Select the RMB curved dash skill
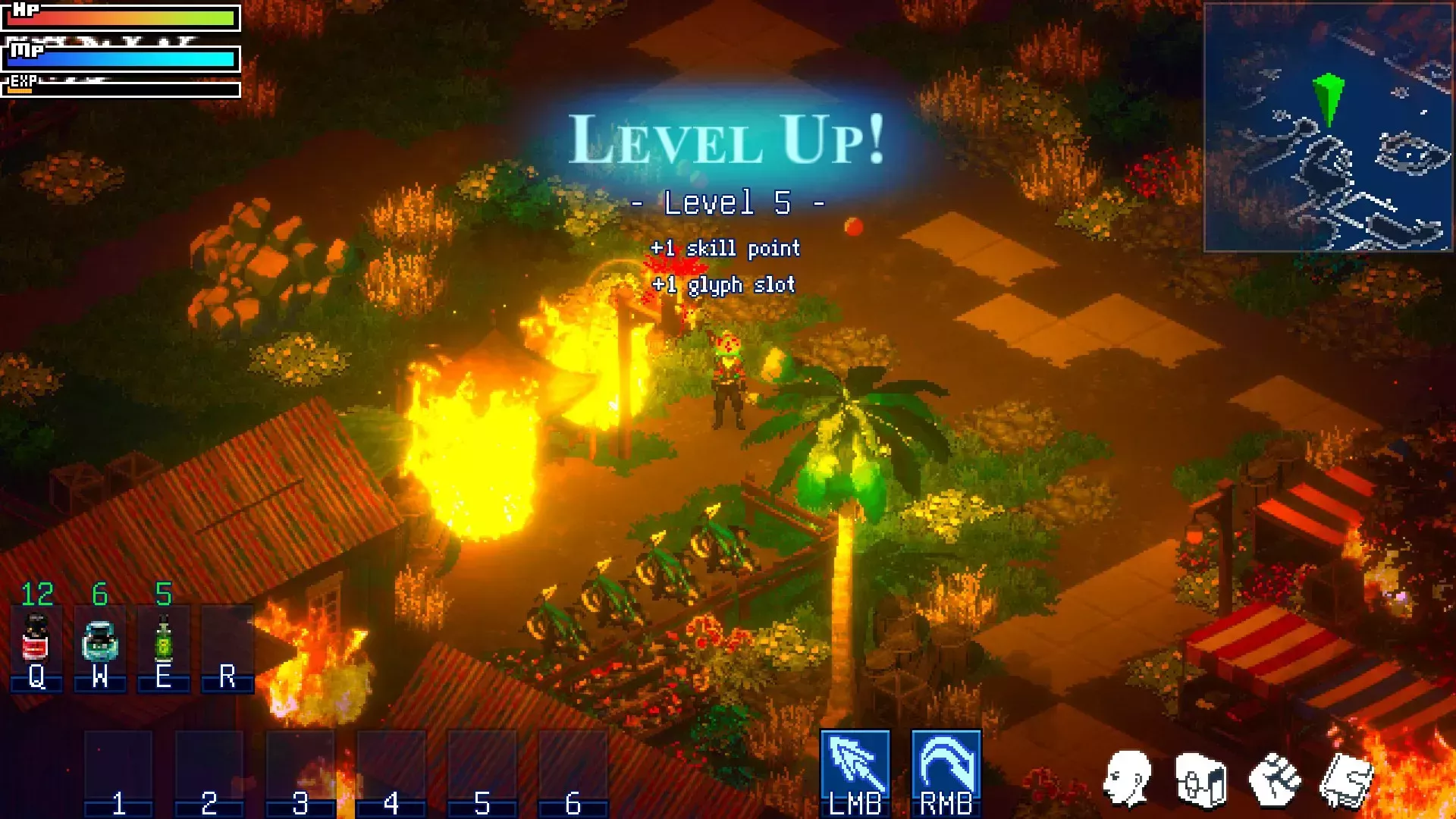Image resolution: width=1456 pixels, height=819 pixels. 946,764
